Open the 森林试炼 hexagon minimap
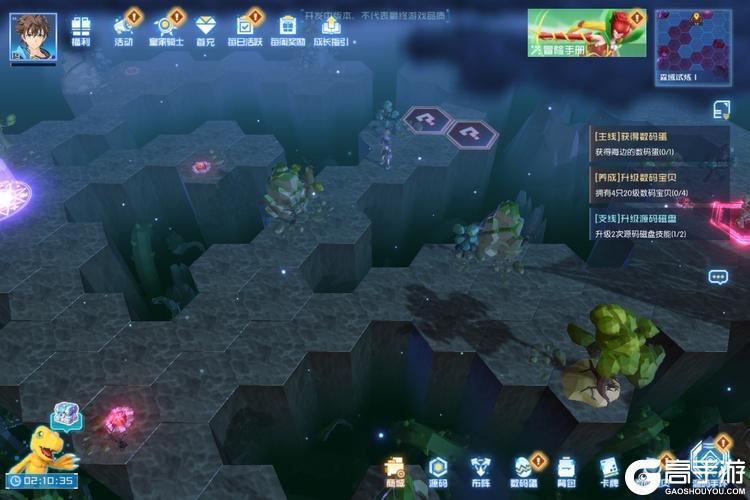The height and width of the screenshot is (500, 750). pos(692,44)
